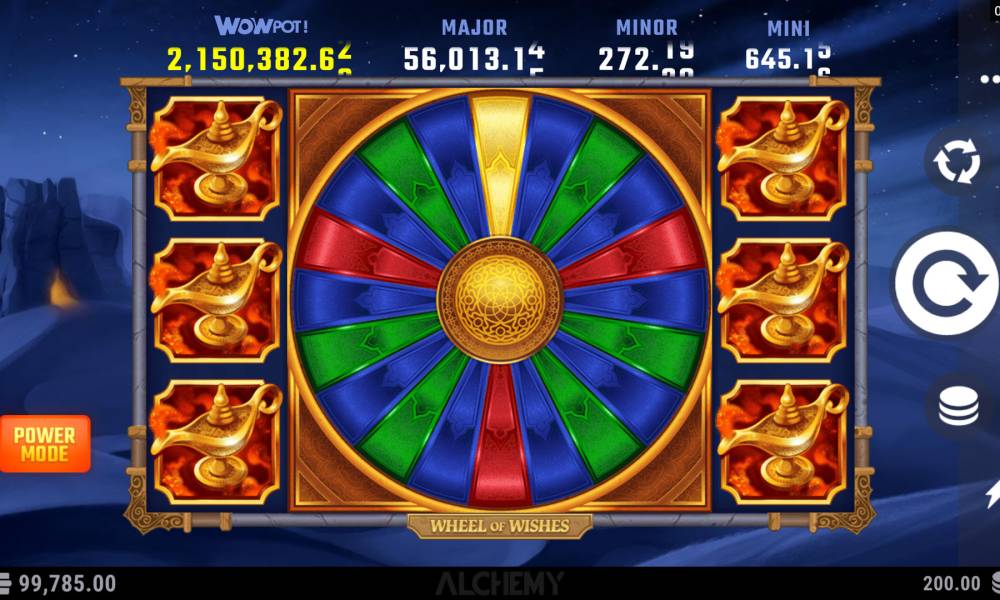The height and width of the screenshot is (600, 1000).
Task: Open autoplay with the circular arrows icon
Action: (x=958, y=162)
